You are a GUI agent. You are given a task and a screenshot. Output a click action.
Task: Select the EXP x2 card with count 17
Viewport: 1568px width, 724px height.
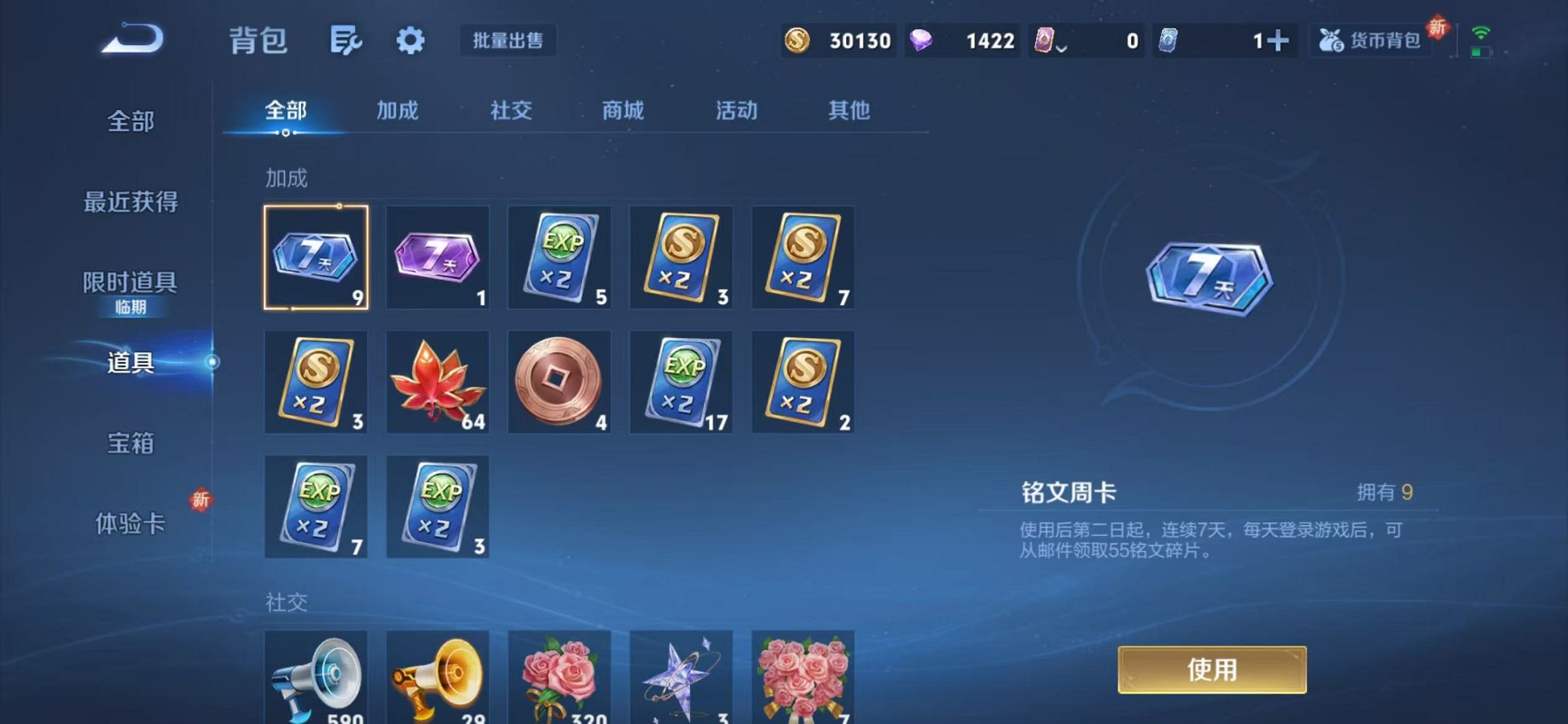click(x=681, y=382)
